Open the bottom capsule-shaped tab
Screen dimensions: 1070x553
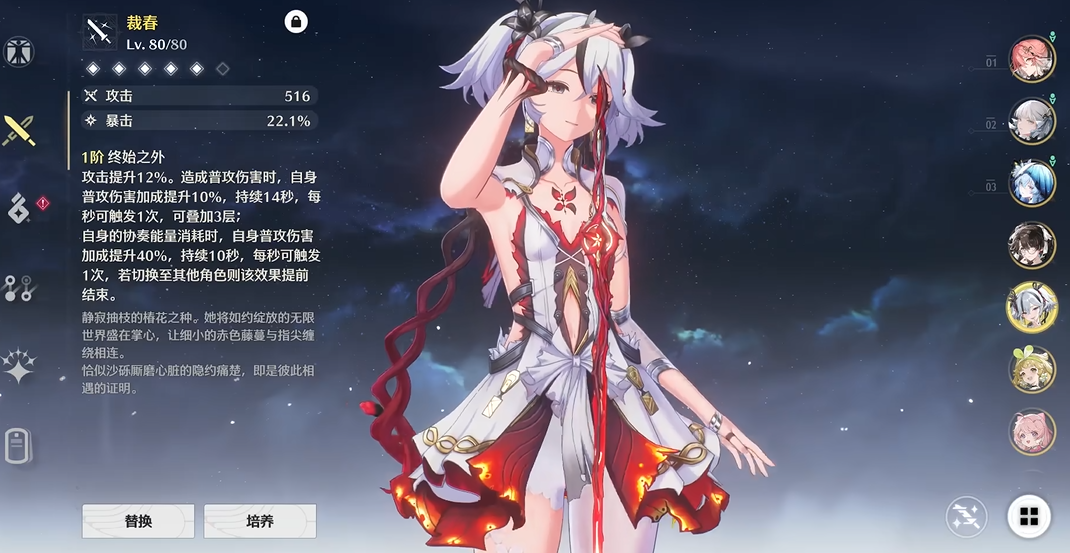(18, 445)
